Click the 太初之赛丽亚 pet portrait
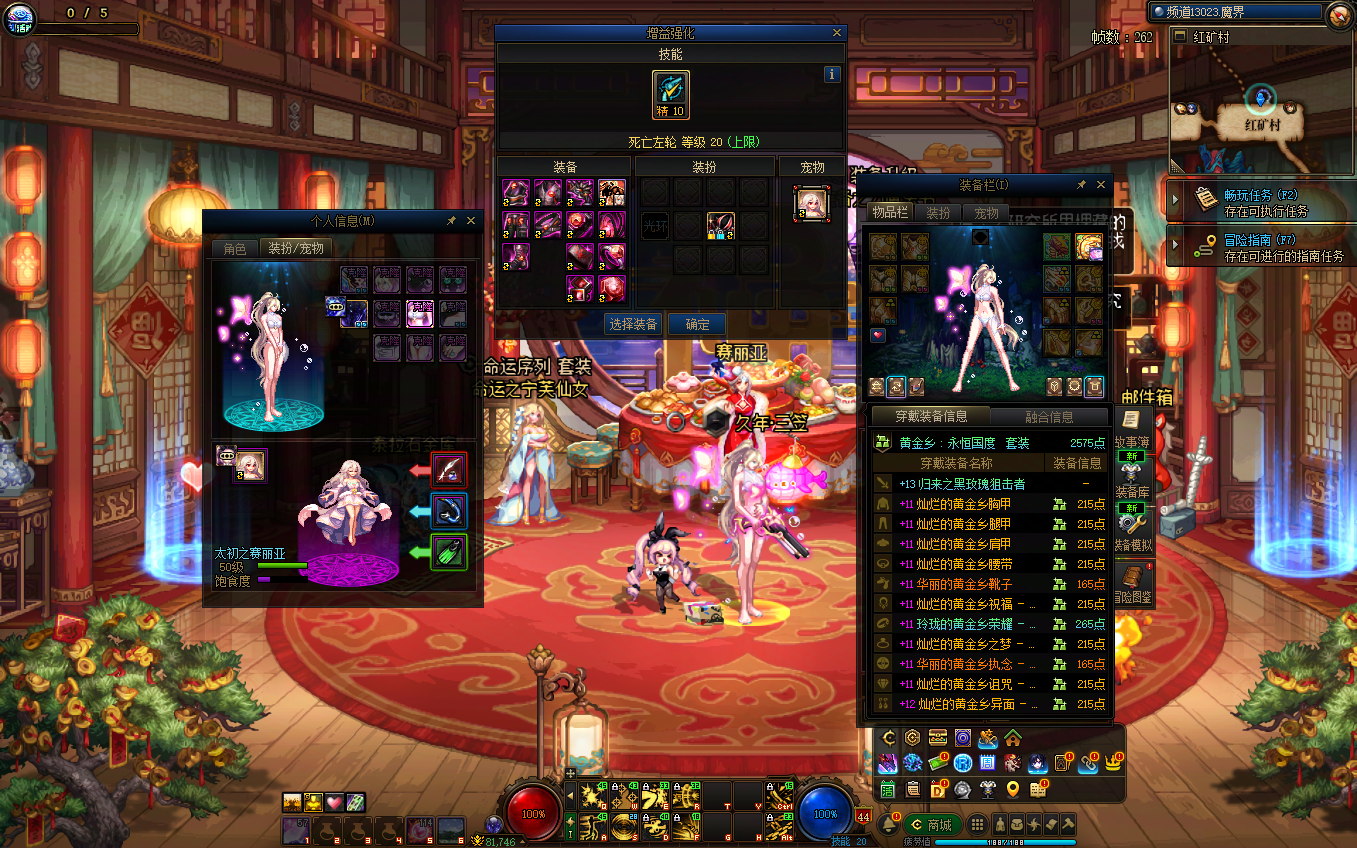Screen dimensions: 1357x848 (250, 466)
